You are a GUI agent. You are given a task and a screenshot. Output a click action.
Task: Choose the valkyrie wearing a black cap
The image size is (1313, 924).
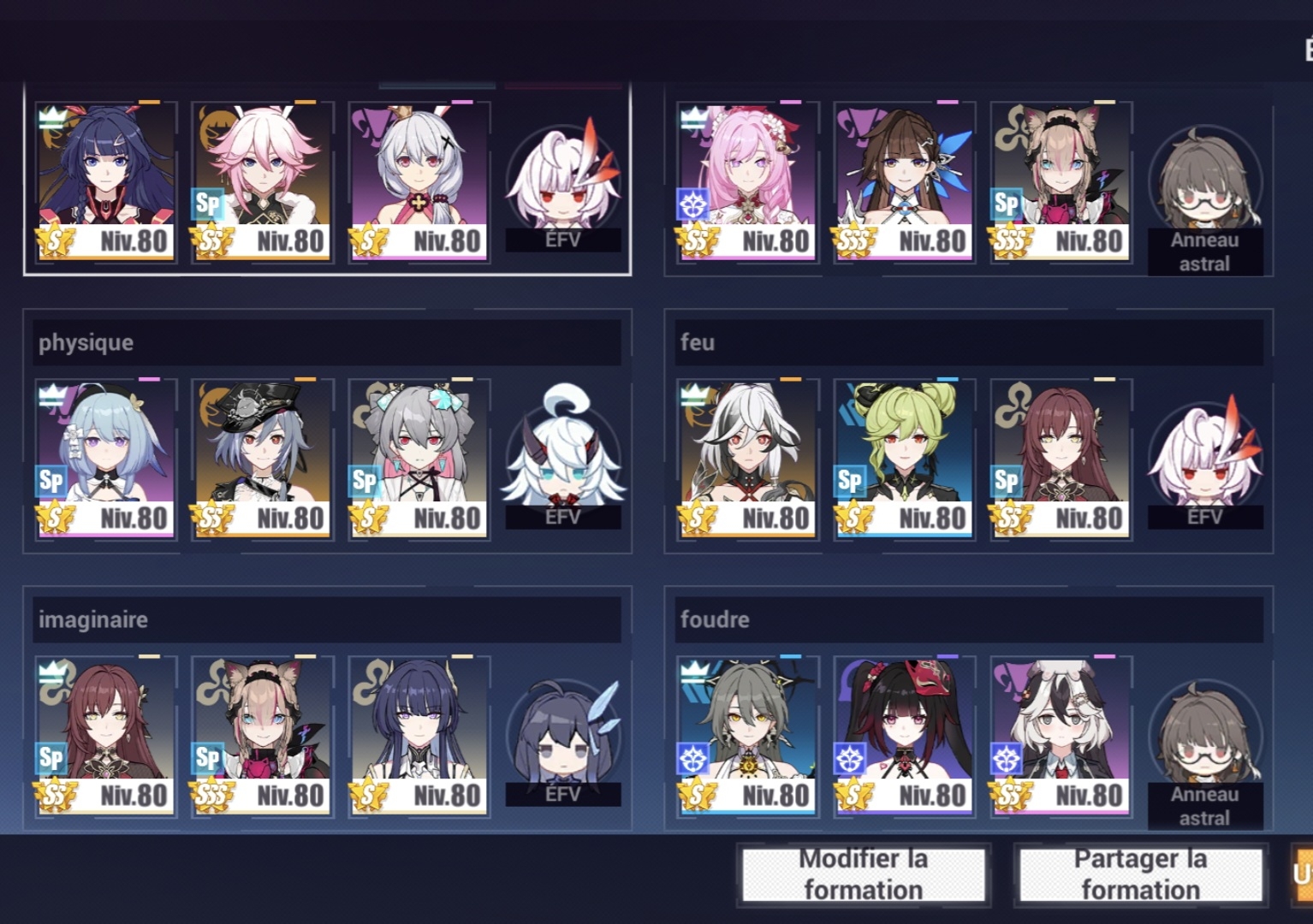click(x=262, y=458)
